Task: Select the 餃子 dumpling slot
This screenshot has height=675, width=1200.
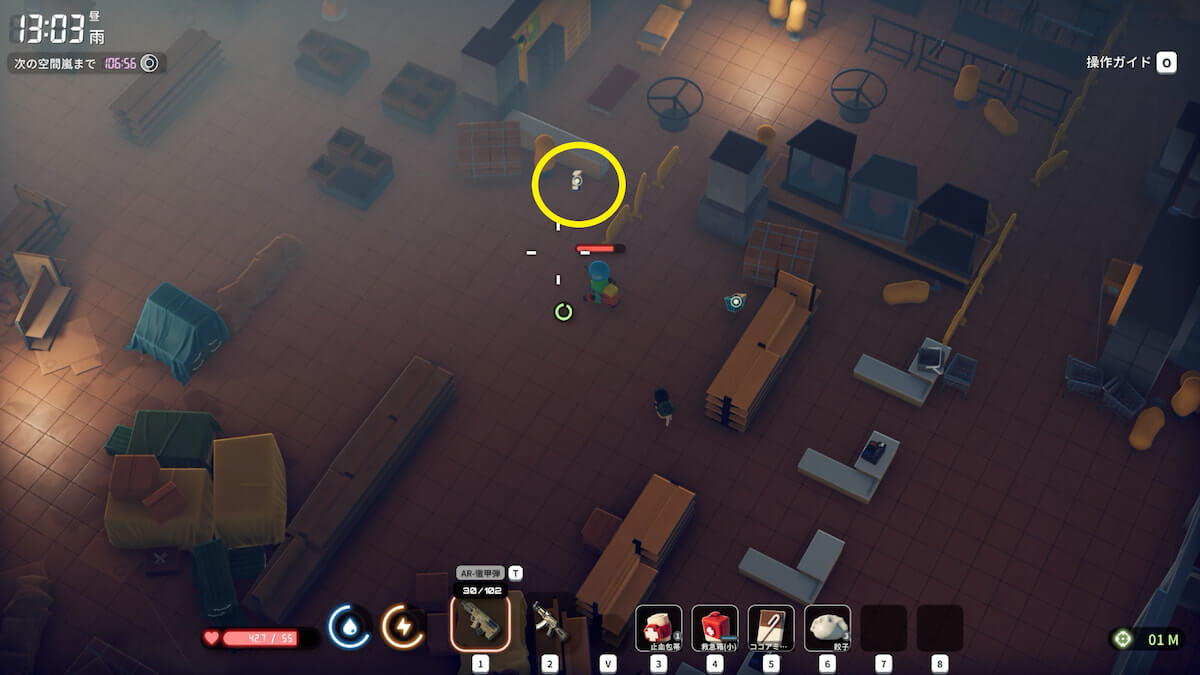Action: click(827, 627)
